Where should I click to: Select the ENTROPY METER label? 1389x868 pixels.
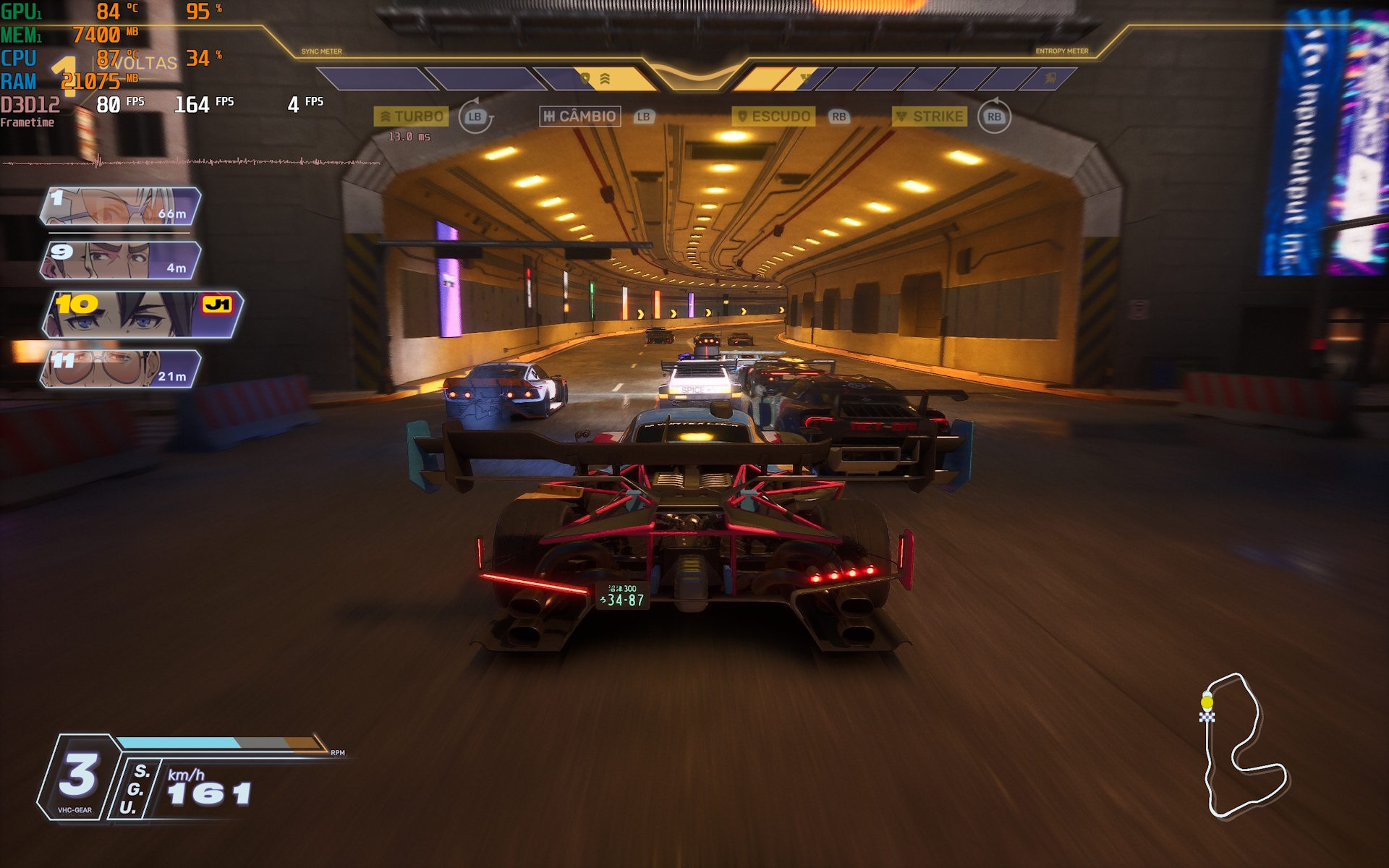(1063, 51)
